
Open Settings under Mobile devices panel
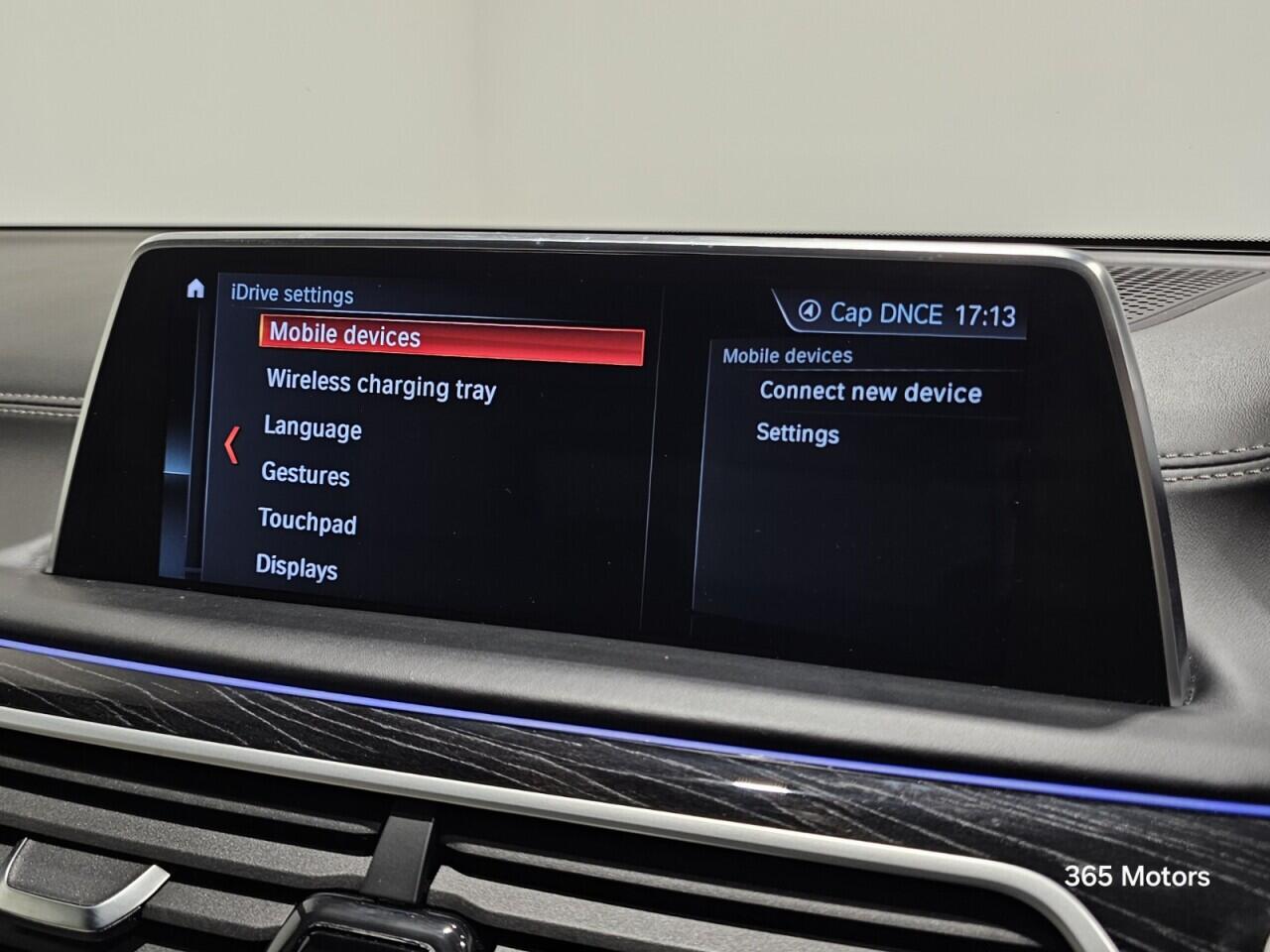(798, 434)
